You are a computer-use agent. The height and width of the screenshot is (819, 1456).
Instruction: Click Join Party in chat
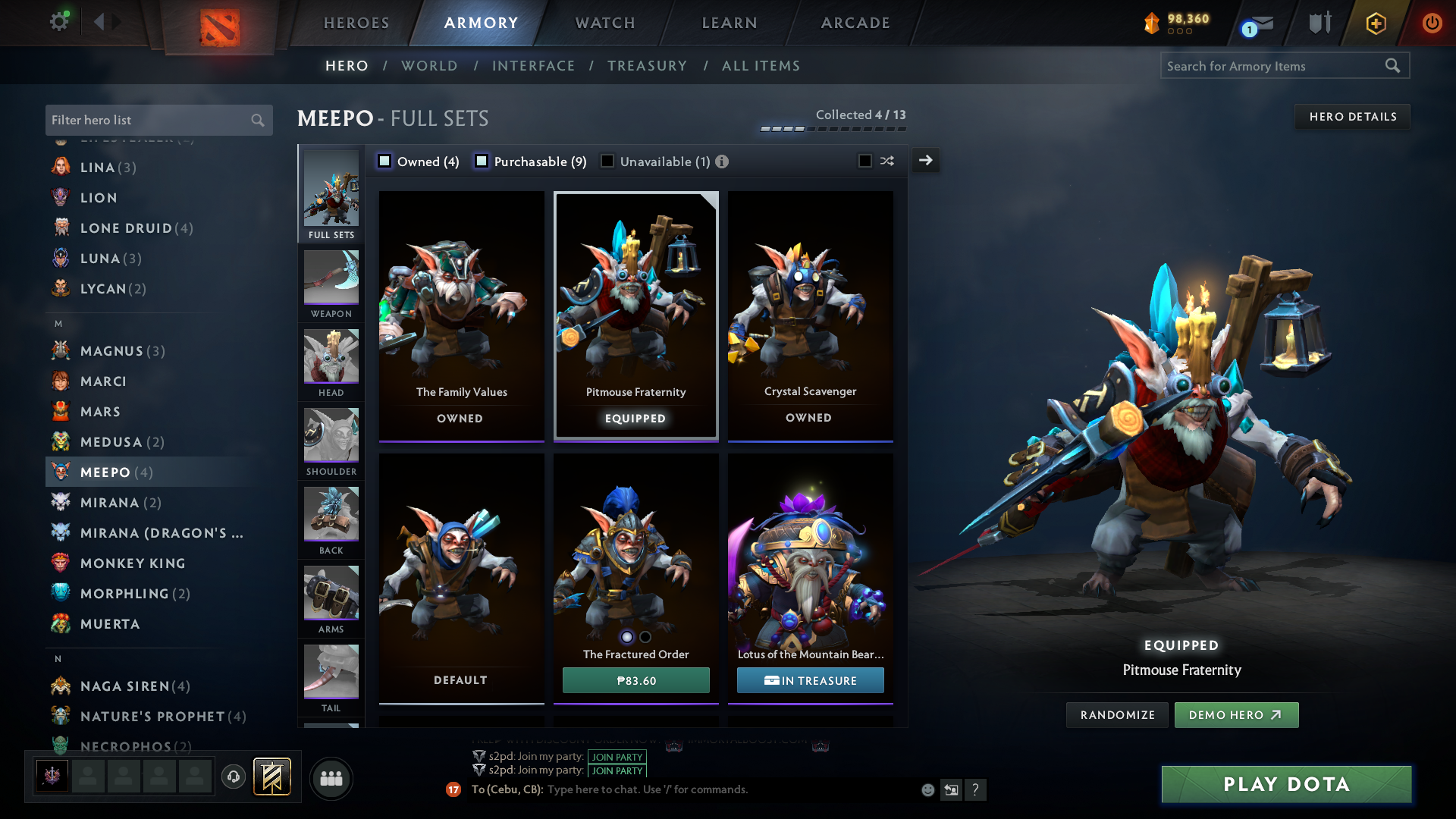[x=617, y=757]
